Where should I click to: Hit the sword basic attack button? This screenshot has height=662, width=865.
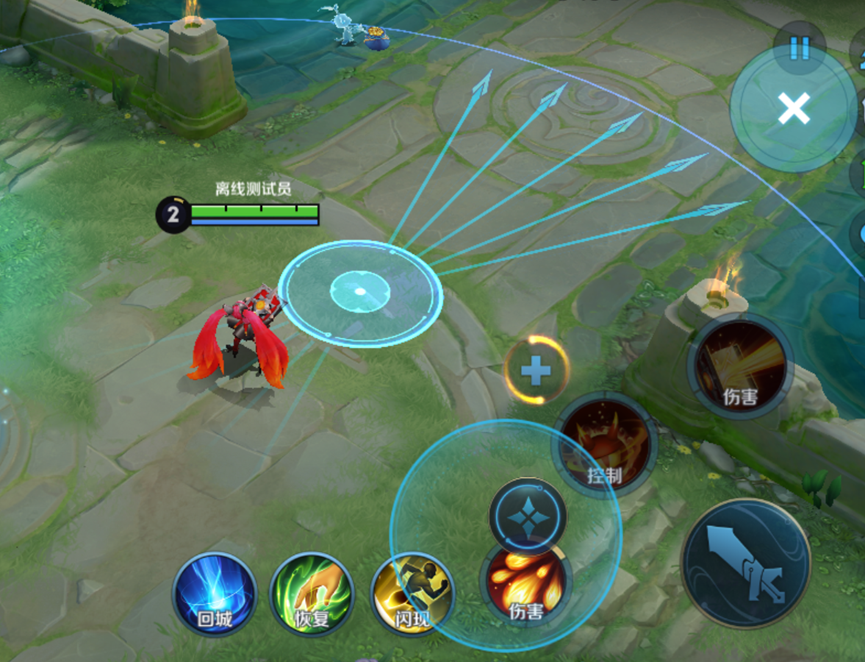(745, 564)
